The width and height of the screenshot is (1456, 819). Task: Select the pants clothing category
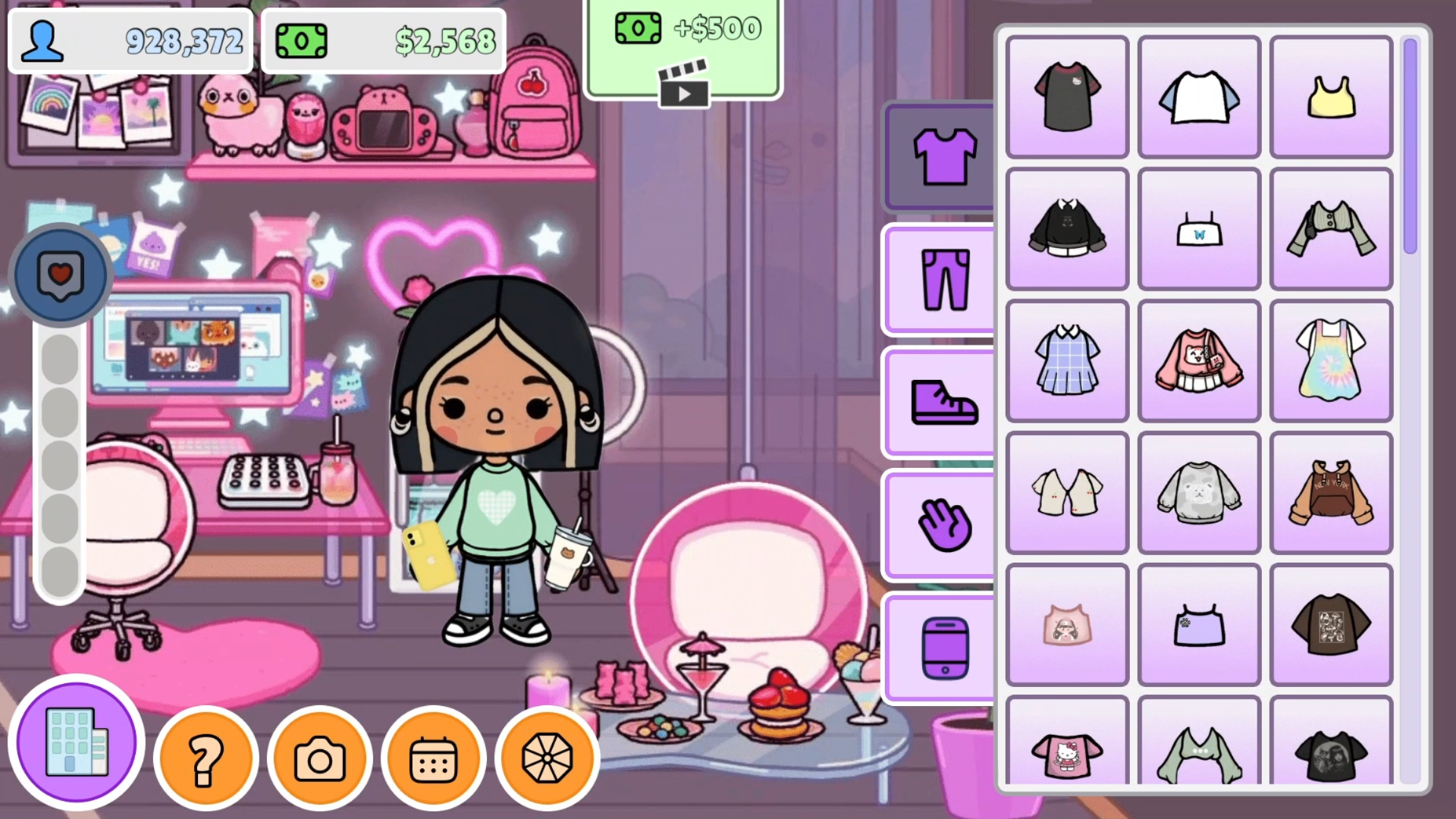(x=940, y=279)
